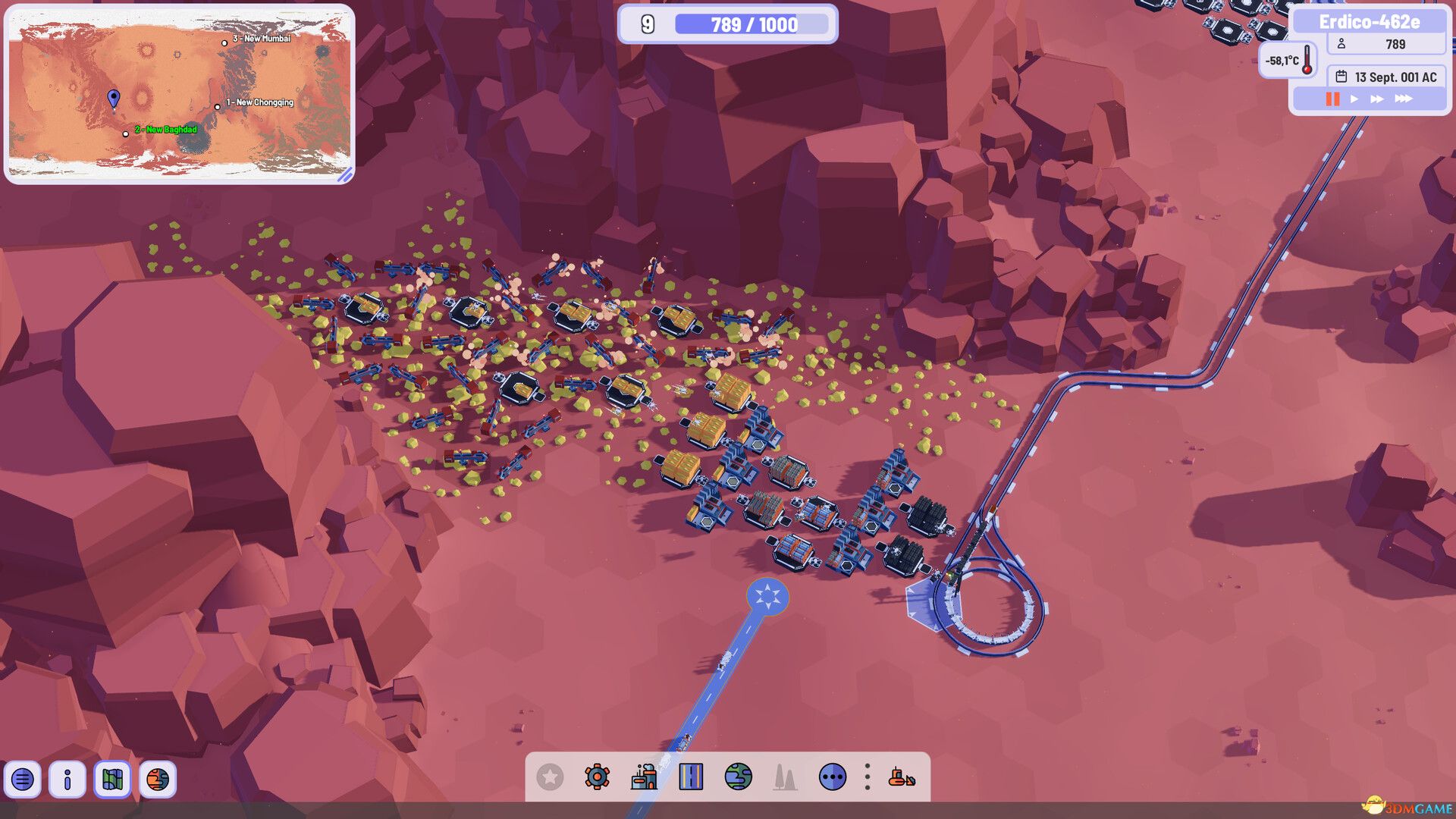Open the gear settings construction tab

598,777
